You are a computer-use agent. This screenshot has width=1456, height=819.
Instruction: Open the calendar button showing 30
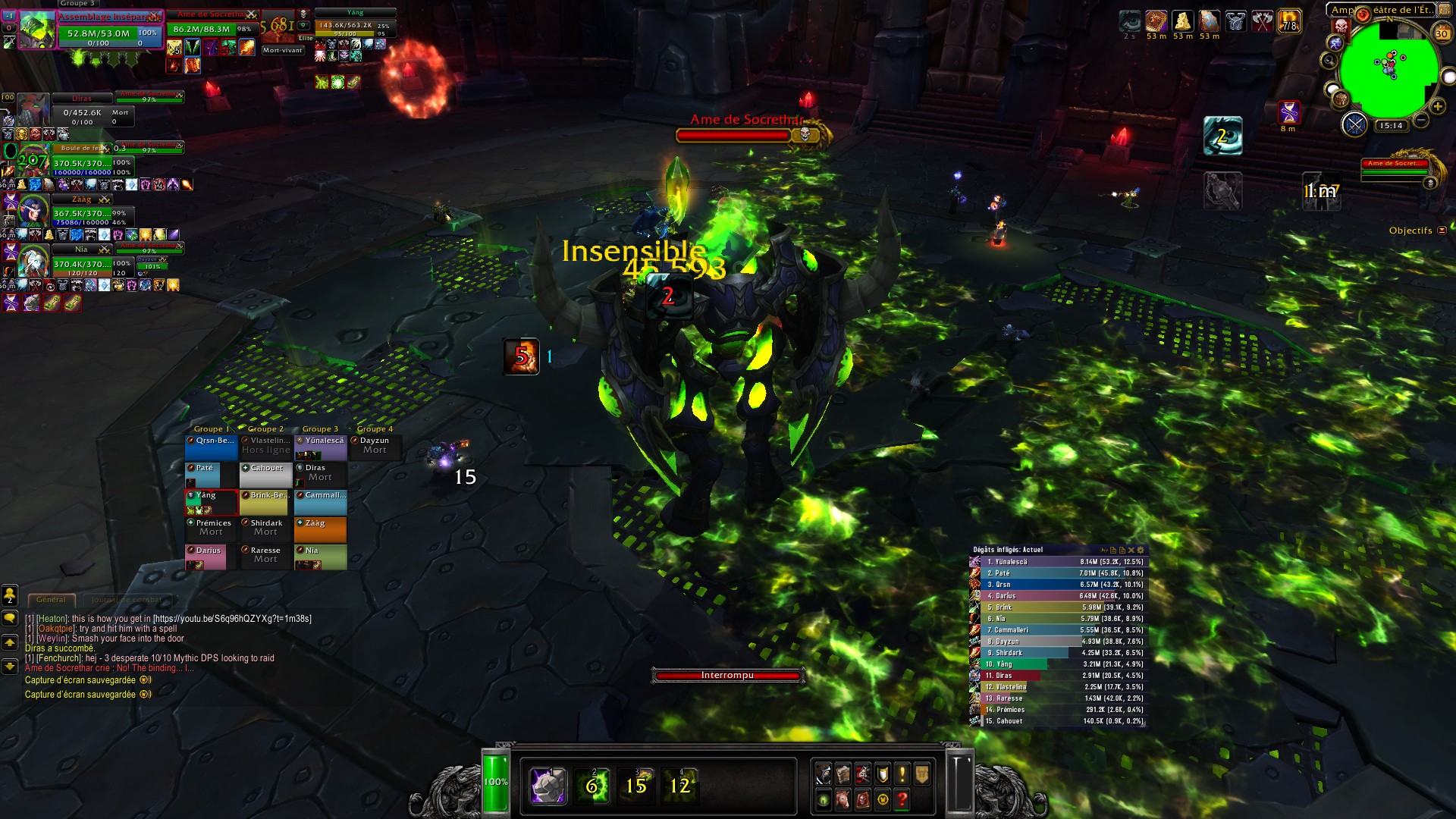1442,33
